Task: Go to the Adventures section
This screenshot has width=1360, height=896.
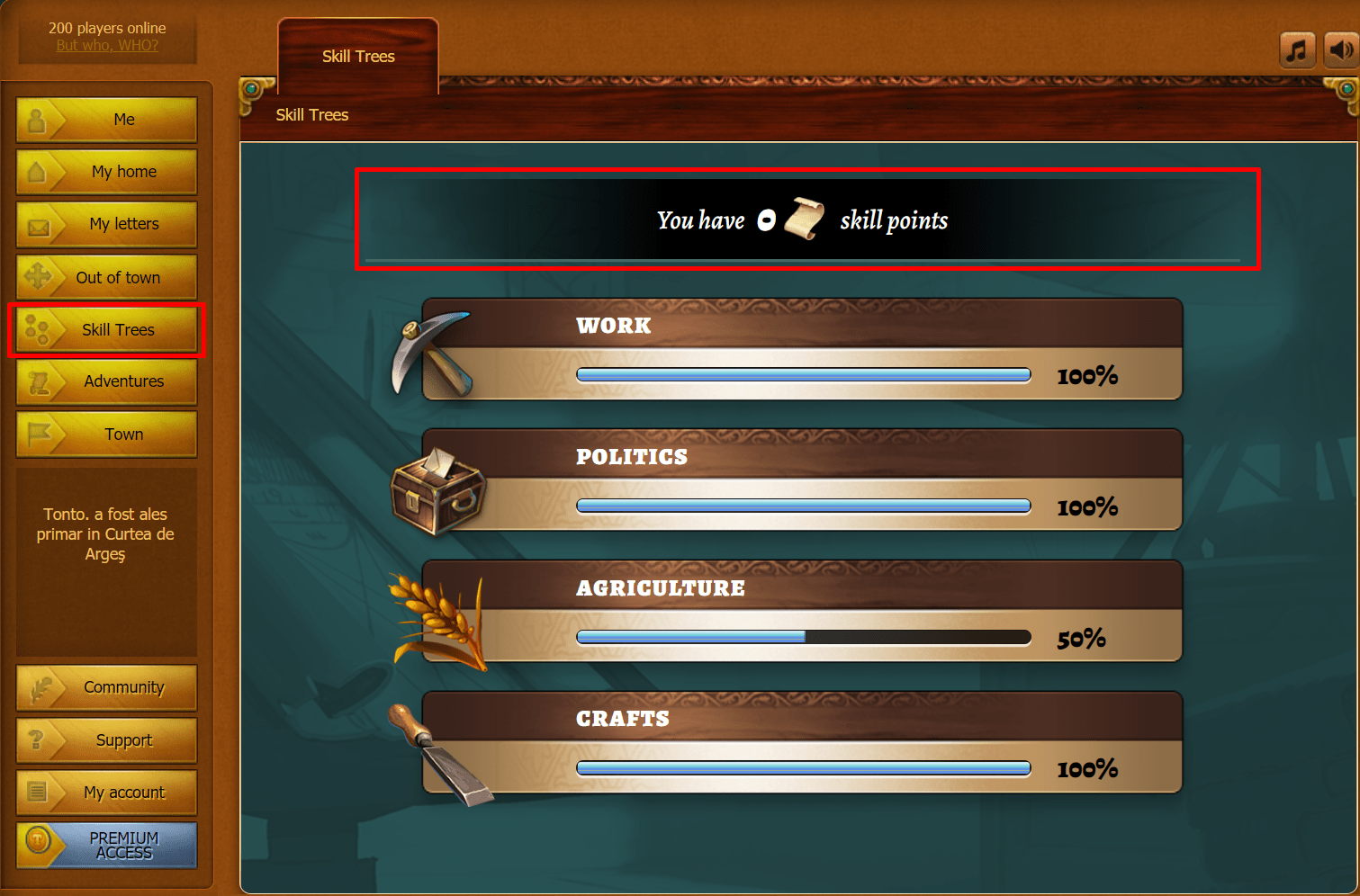Action: pyautogui.click(x=106, y=381)
